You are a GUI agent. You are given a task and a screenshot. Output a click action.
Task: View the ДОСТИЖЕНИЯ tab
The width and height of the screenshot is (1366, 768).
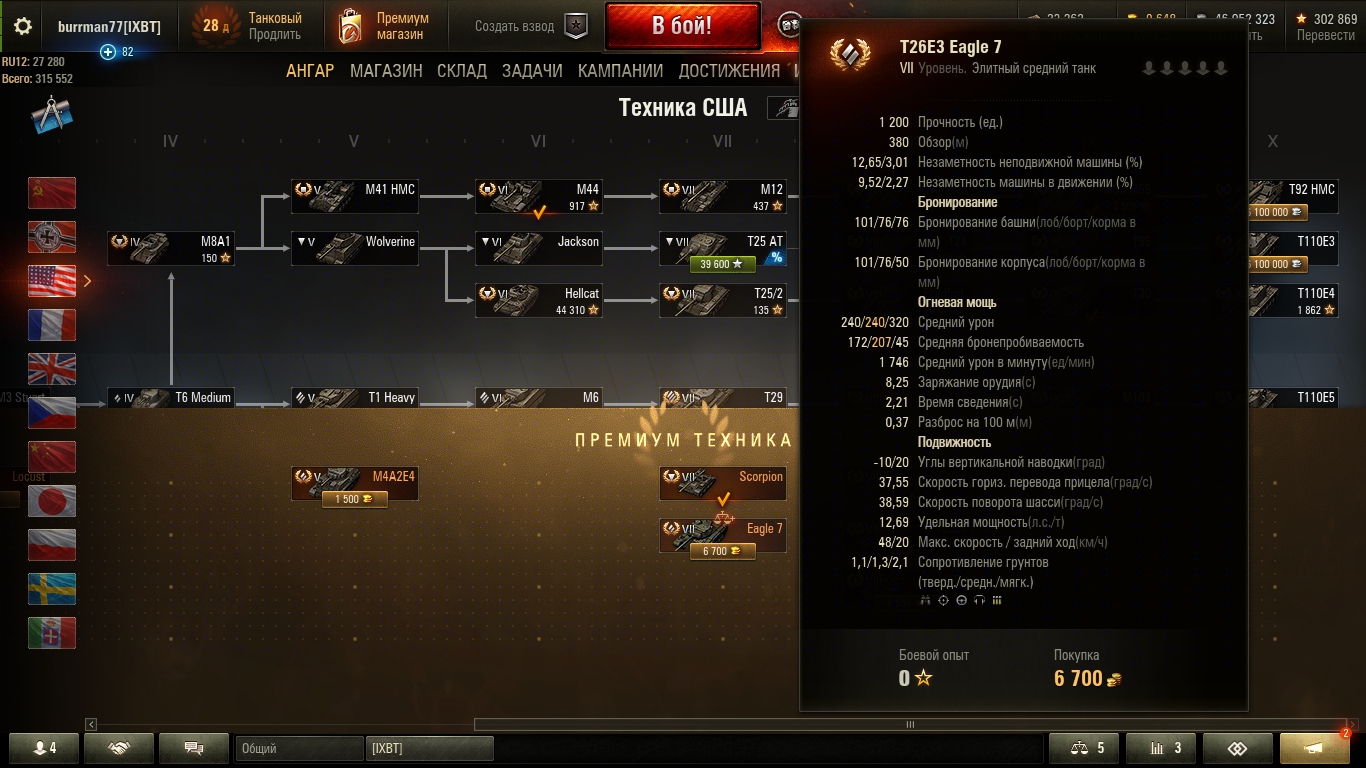pyautogui.click(x=729, y=71)
